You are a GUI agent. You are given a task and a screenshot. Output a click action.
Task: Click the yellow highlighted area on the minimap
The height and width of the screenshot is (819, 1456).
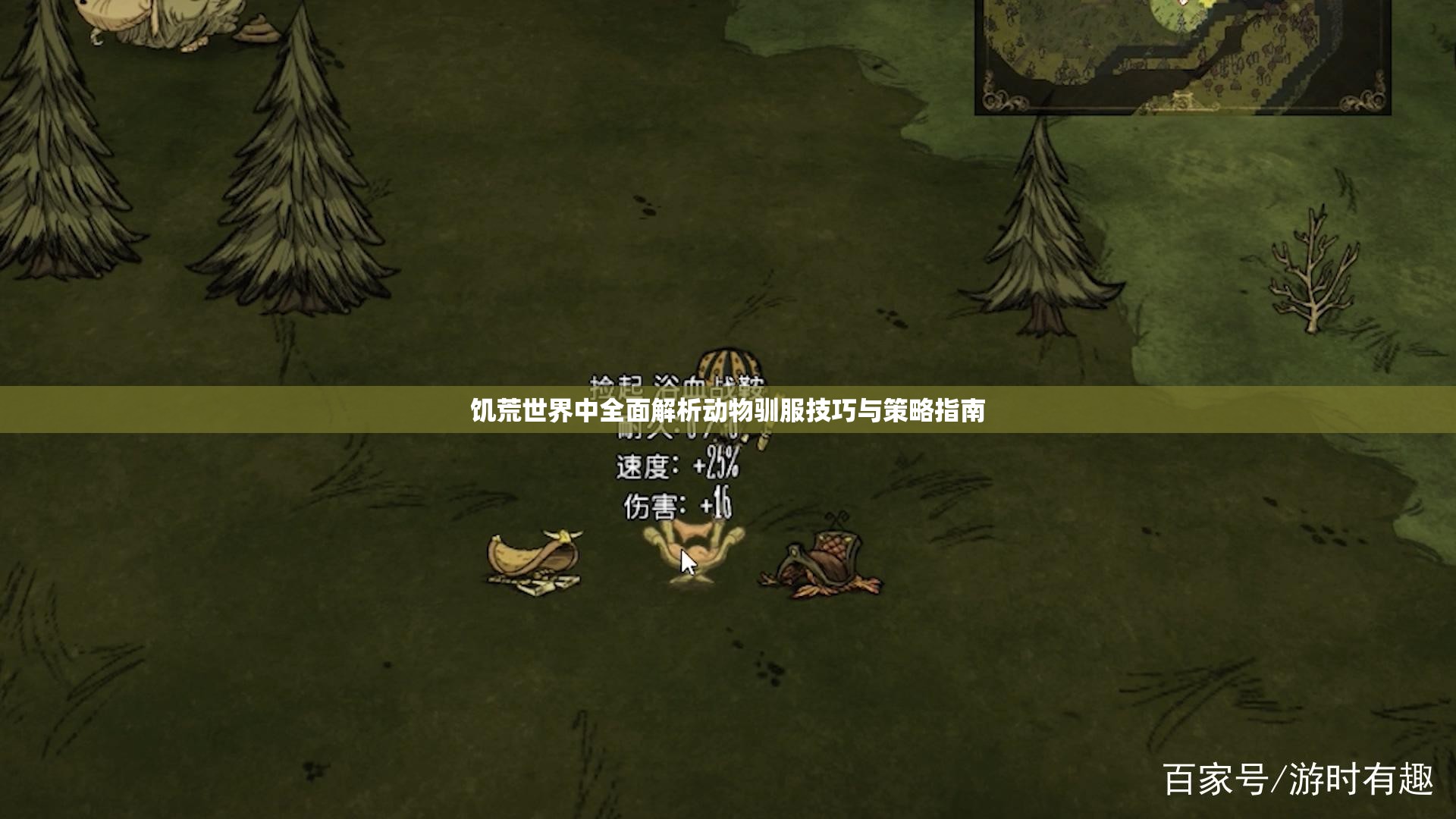pyautogui.click(x=1207, y=6)
